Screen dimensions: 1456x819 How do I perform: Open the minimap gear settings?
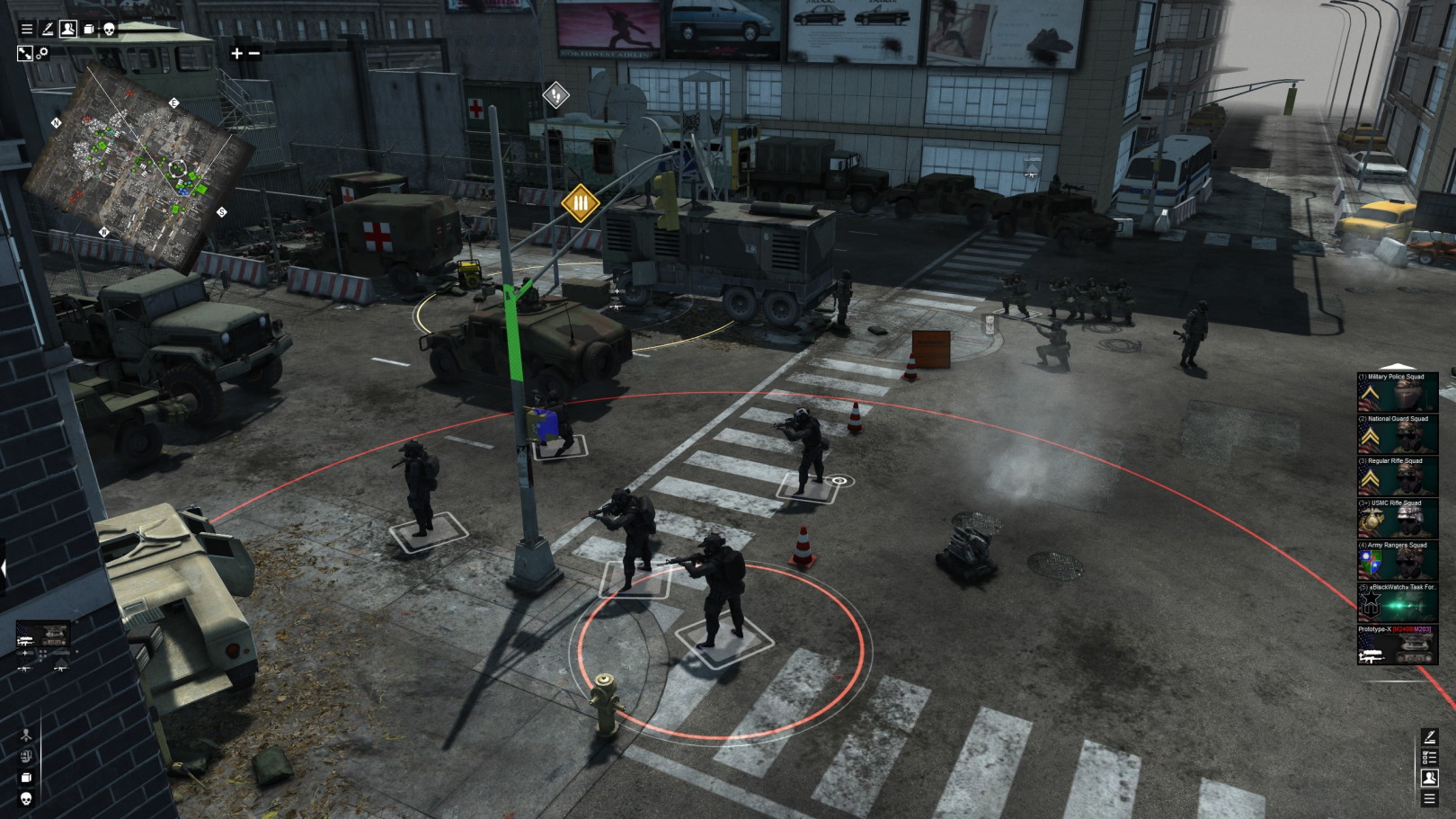pos(42,53)
